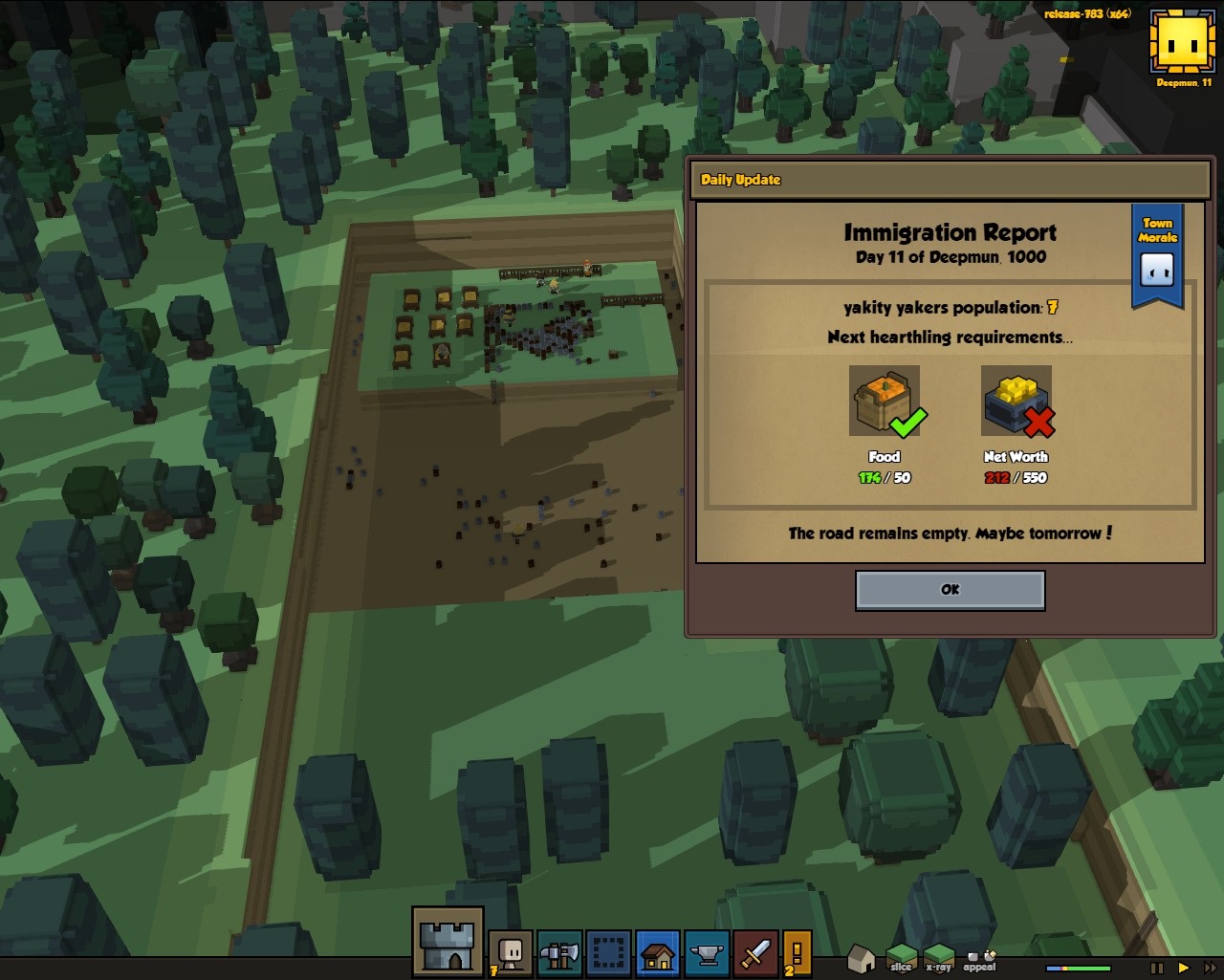Open the sword combat menu
Image resolution: width=1224 pixels, height=980 pixels.
click(x=755, y=953)
